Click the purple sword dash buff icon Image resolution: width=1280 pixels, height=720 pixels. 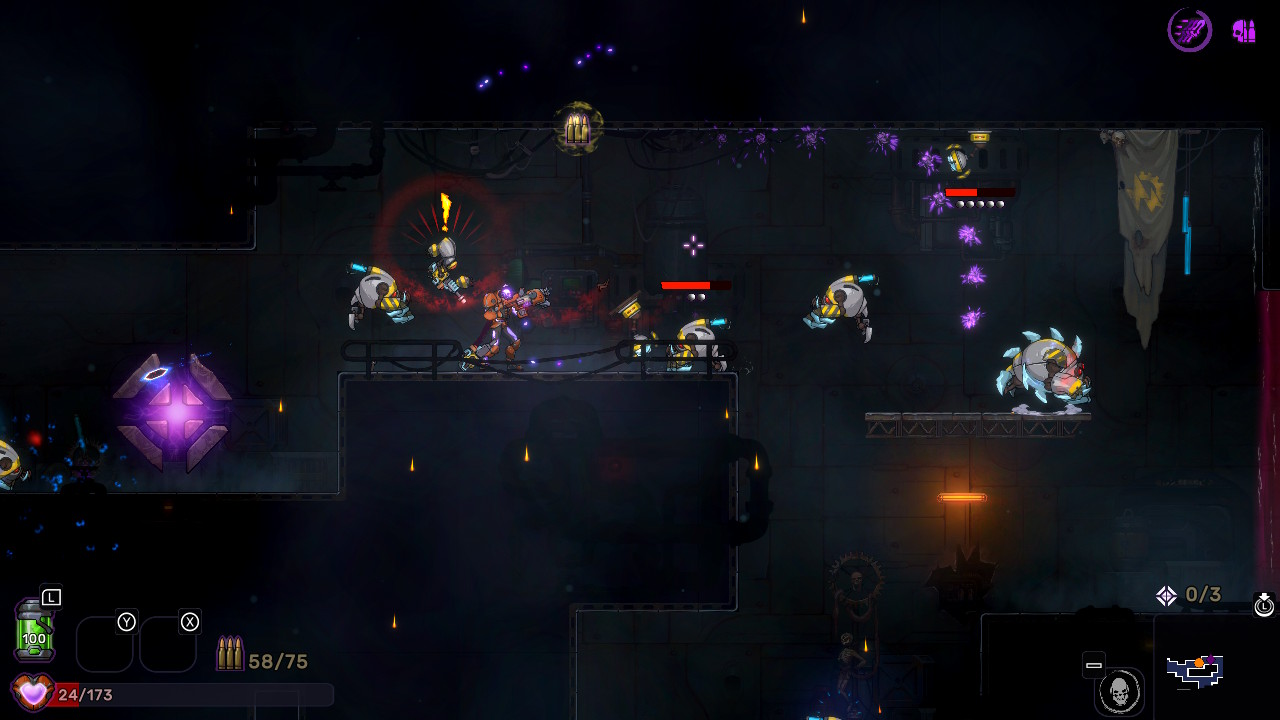[1190, 30]
